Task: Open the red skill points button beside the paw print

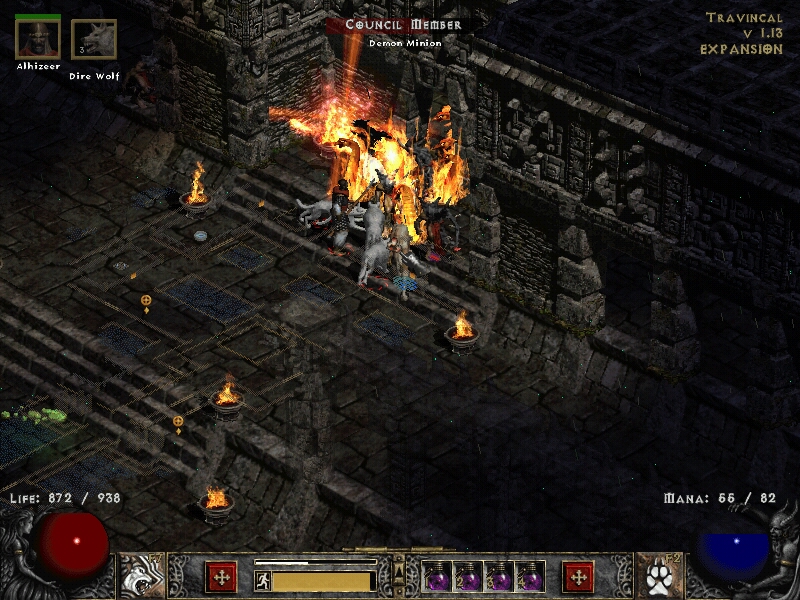Action: coord(578,577)
